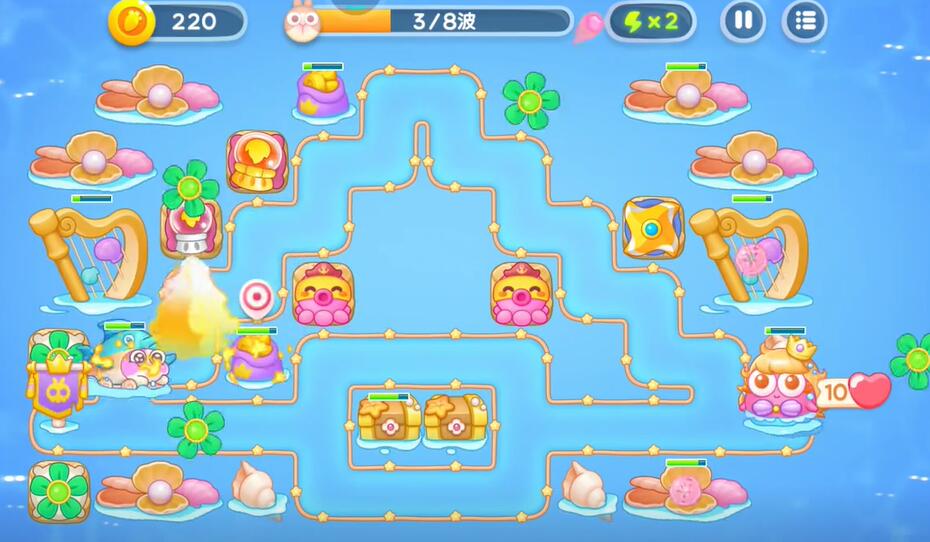Screen dimensions: 930x542
Task: Select the red flame bottle tower
Action: coord(256,161)
